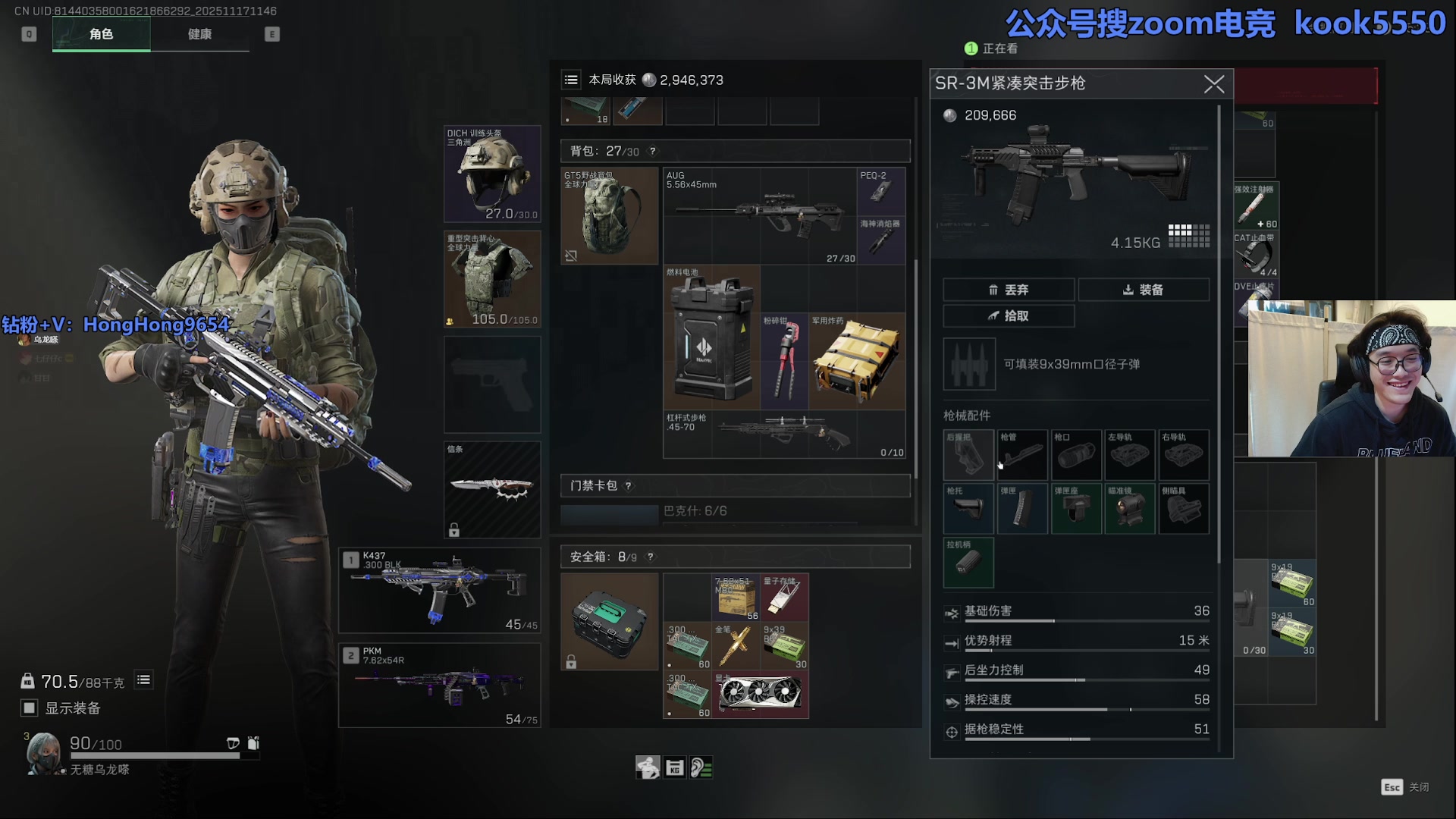
Task: Select the AUG 5.56x45mm rifle in backpack
Action: (x=760, y=216)
